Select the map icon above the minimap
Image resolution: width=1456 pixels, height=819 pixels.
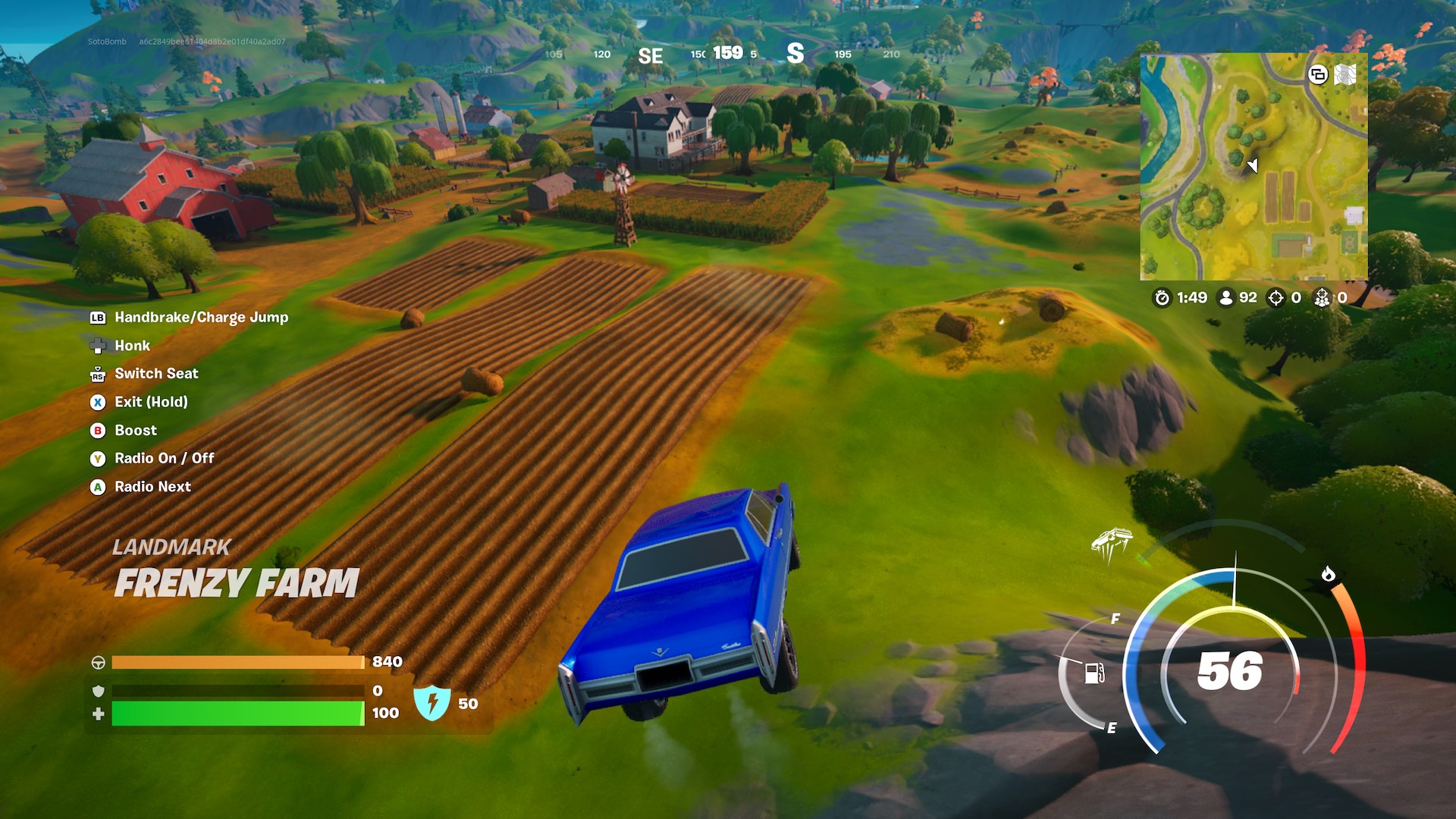[1345, 76]
